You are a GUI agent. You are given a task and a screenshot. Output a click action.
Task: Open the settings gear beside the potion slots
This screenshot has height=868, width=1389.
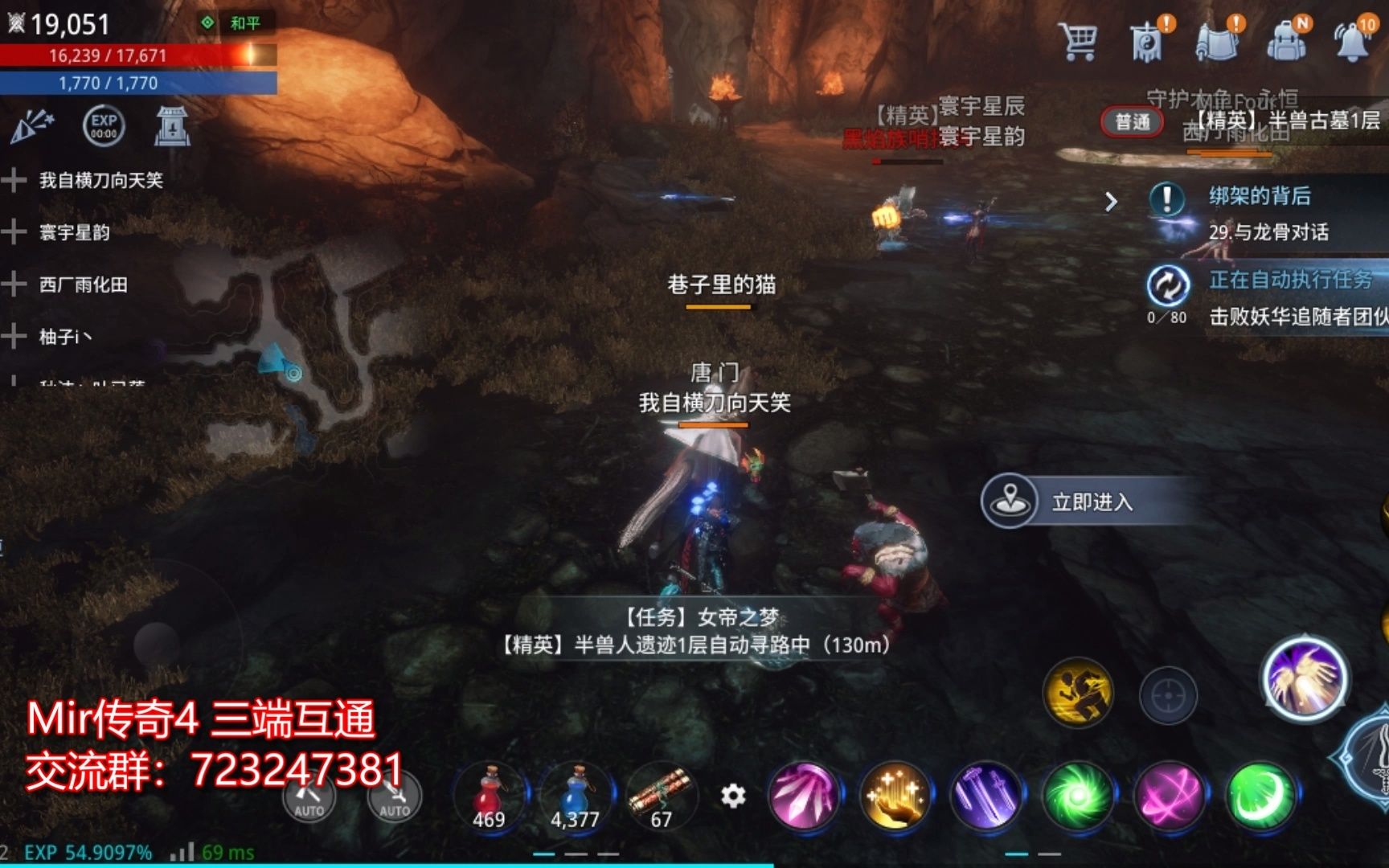(x=734, y=793)
